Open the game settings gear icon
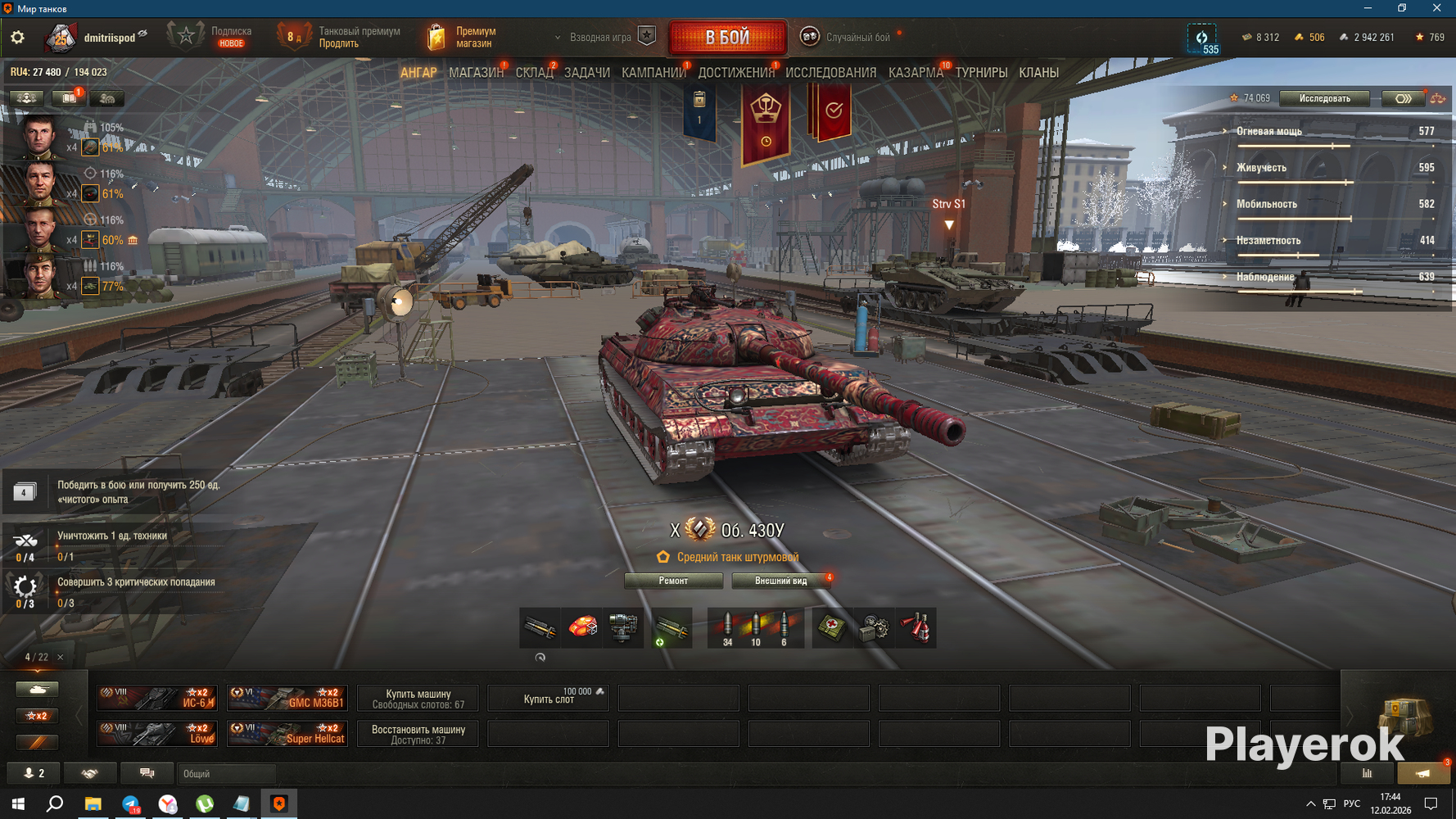The height and width of the screenshot is (819, 1456). point(17,38)
